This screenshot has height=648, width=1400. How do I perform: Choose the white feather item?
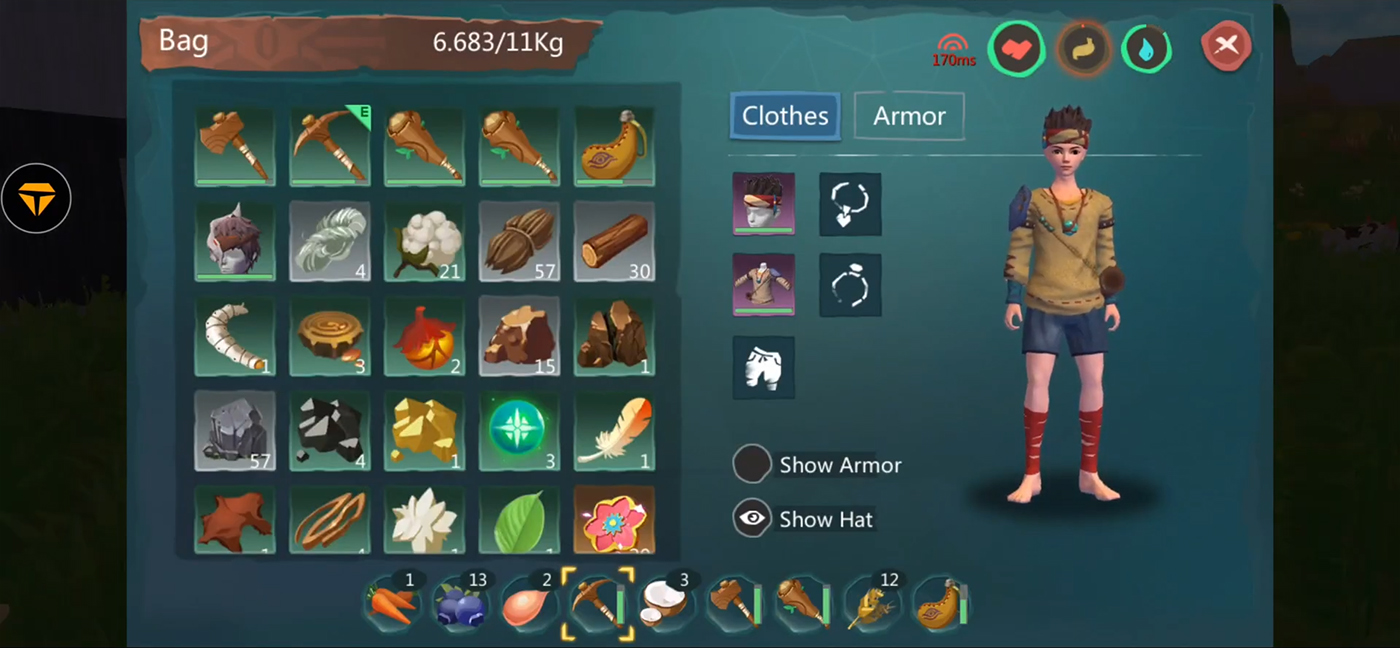614,430
